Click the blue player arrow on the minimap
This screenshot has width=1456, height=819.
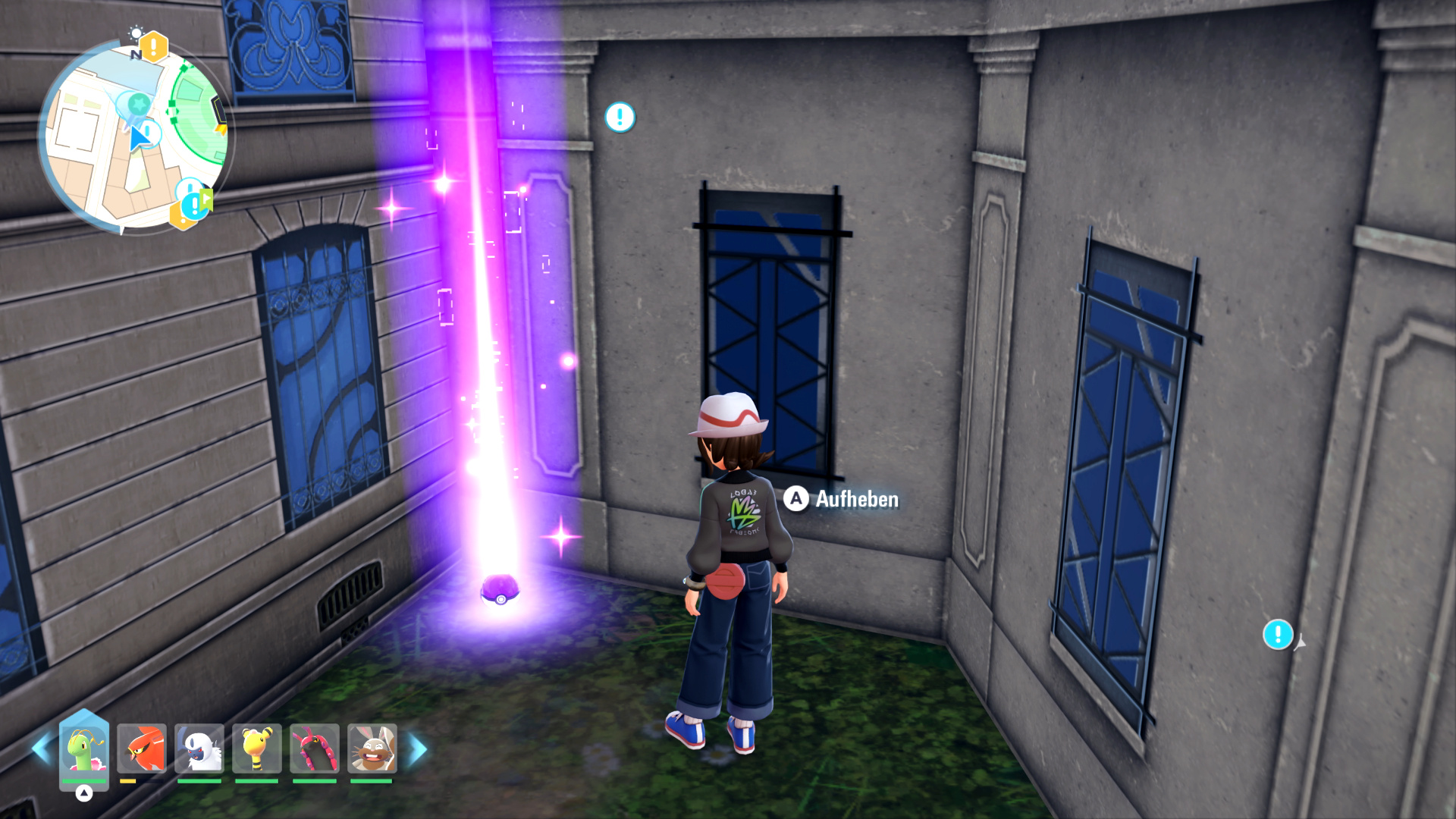137,140
